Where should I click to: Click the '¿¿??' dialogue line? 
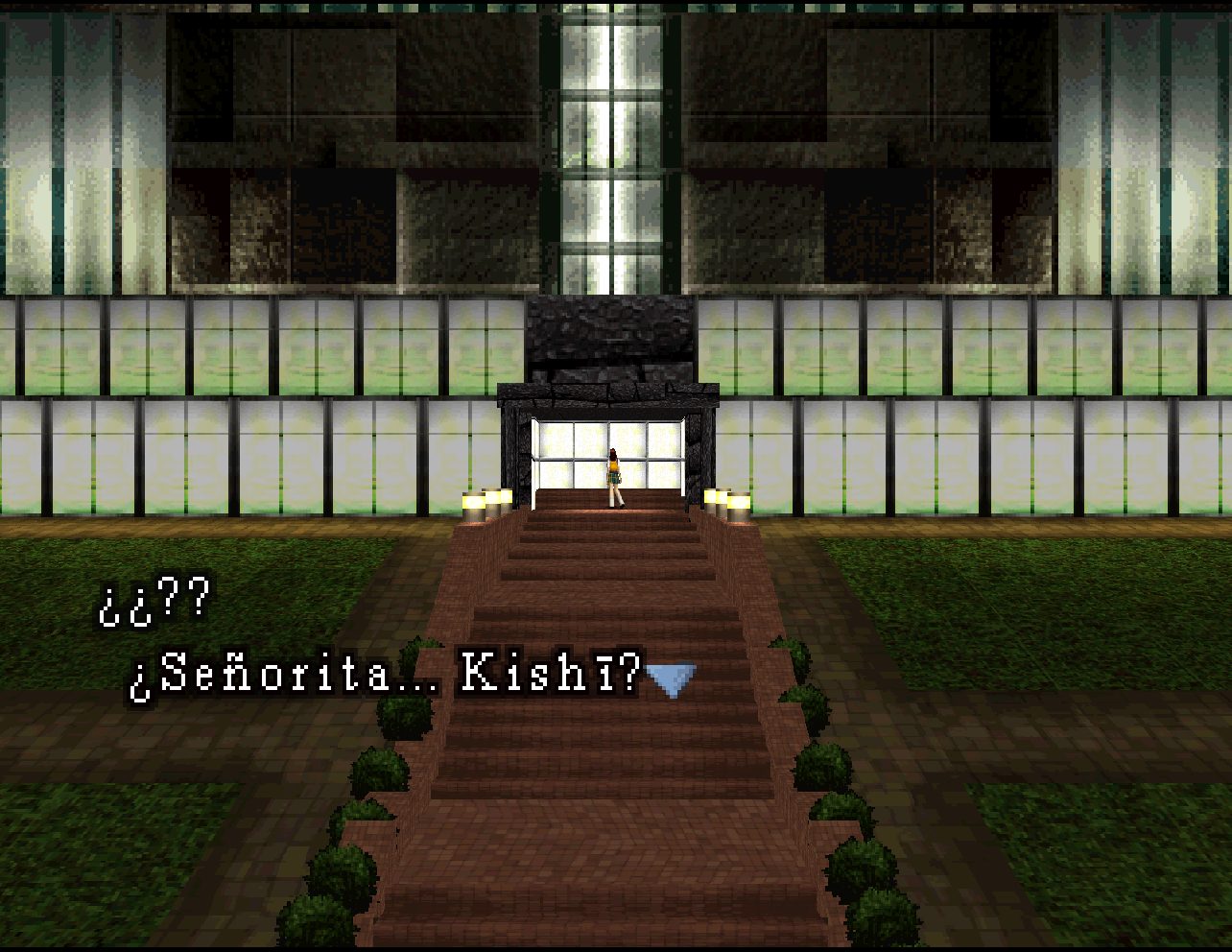pos(154,602)
